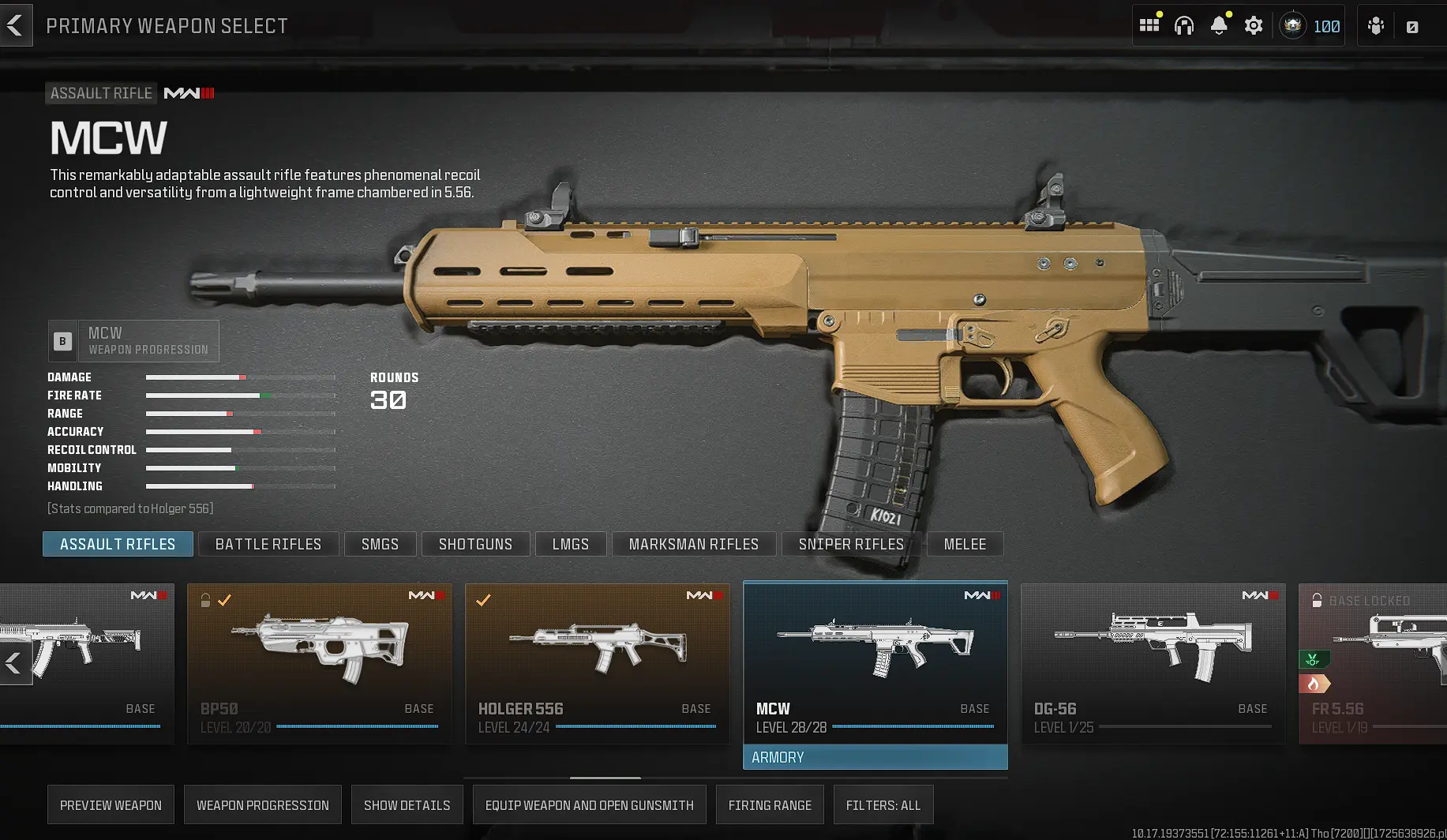Select the MCW weapon progression 'B' badge

click(x=62, y=340)
